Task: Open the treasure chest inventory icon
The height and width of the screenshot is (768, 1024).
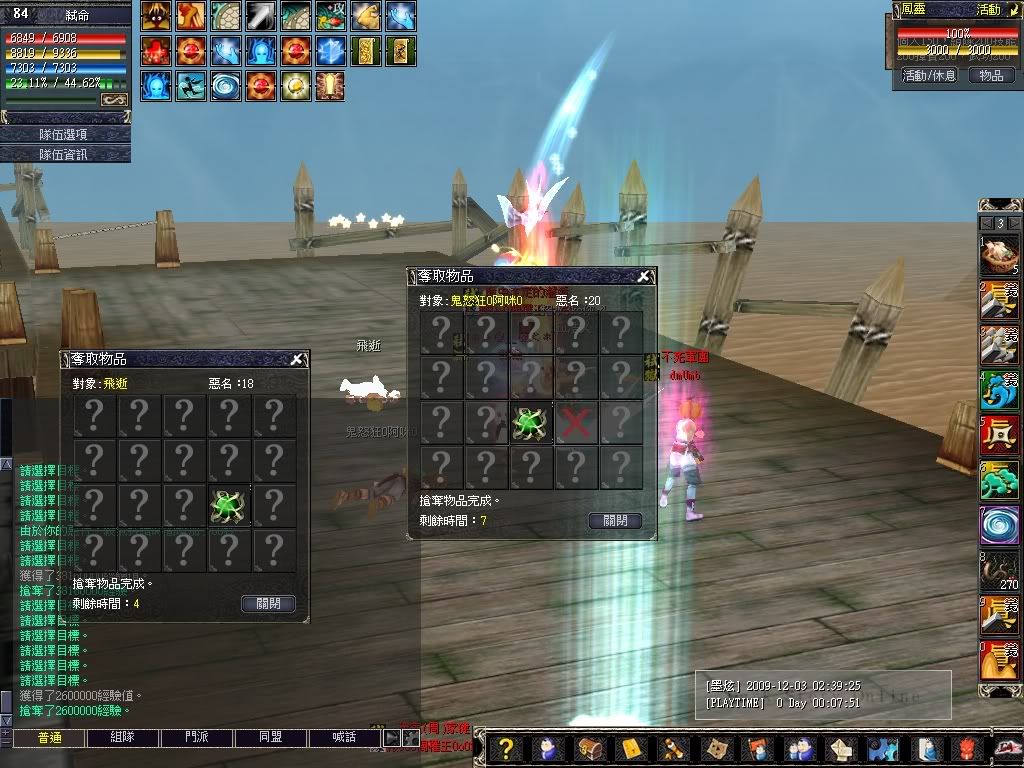Action: point(588,748)
